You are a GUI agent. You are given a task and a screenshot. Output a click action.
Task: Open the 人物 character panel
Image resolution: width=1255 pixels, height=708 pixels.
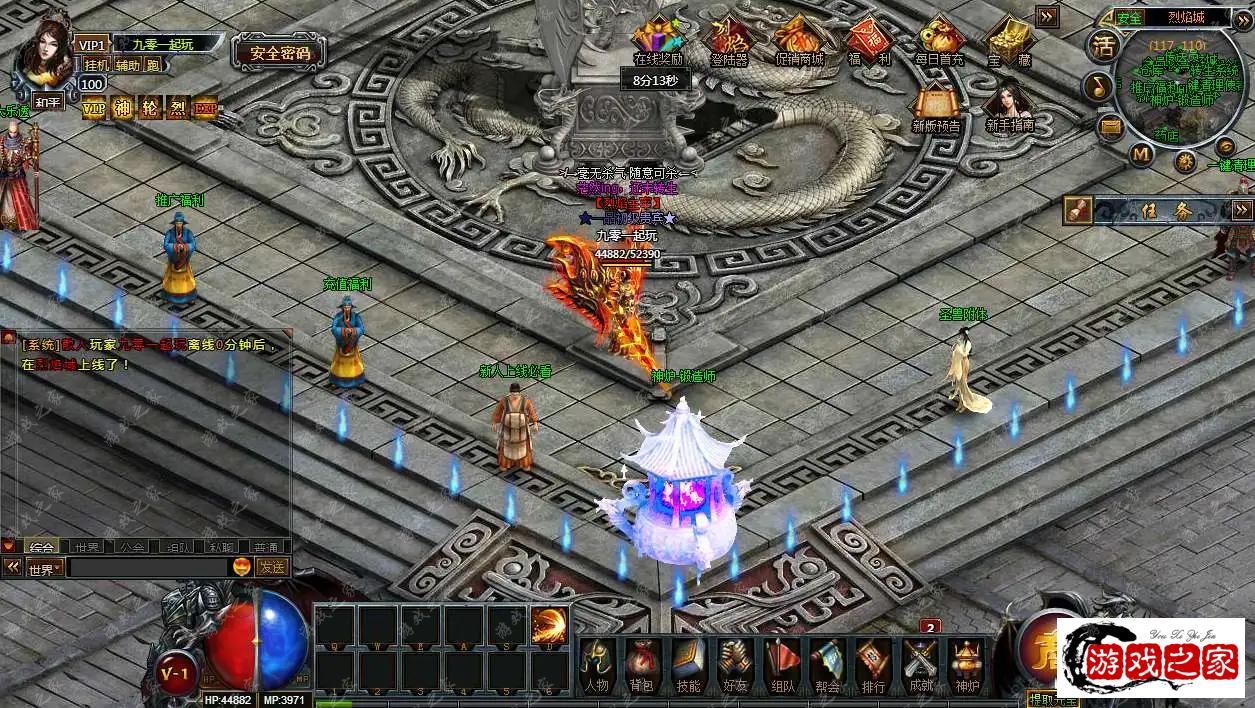click(x=597, y=664)
